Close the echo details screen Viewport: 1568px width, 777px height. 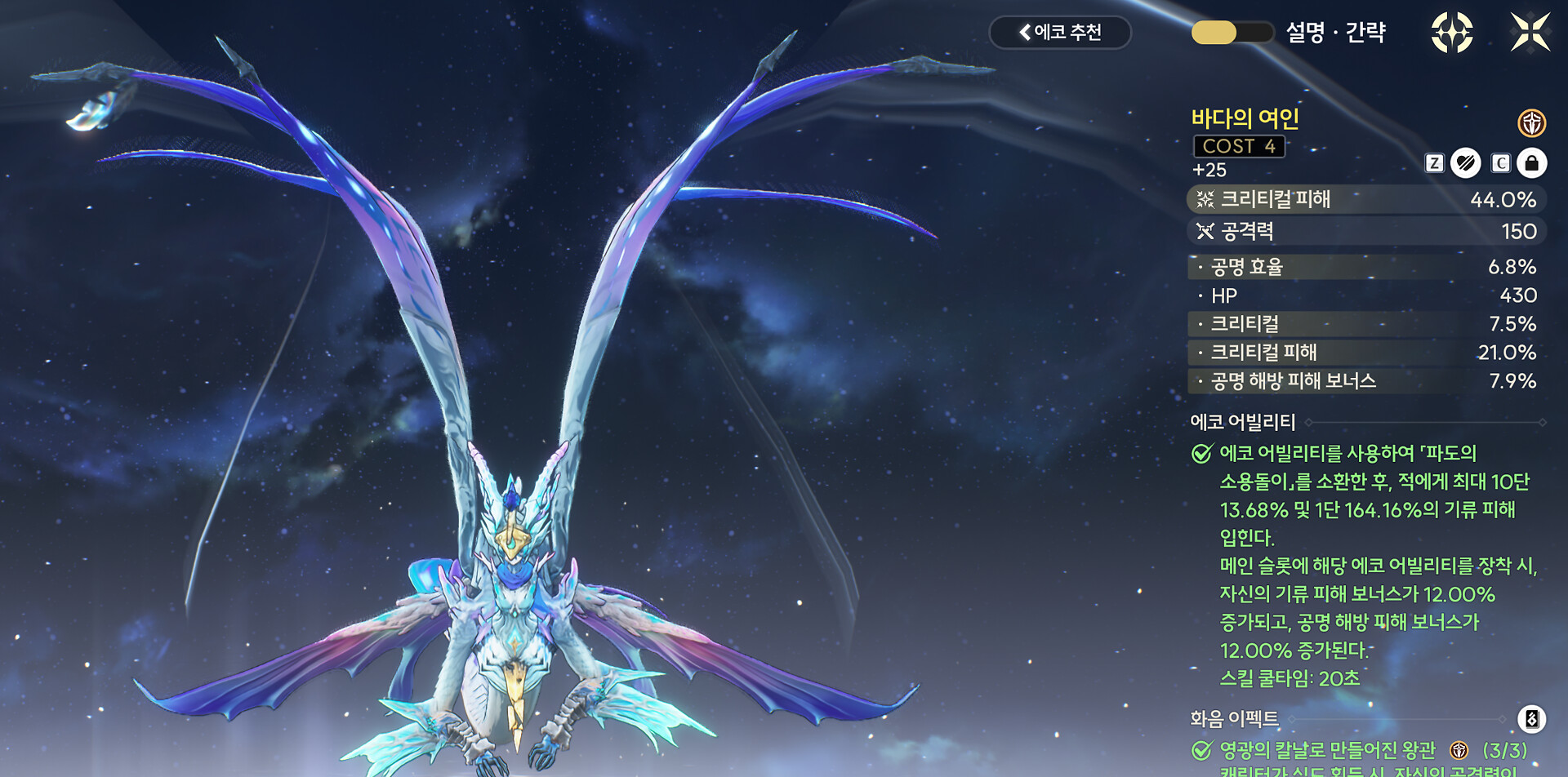(1530, 33)
